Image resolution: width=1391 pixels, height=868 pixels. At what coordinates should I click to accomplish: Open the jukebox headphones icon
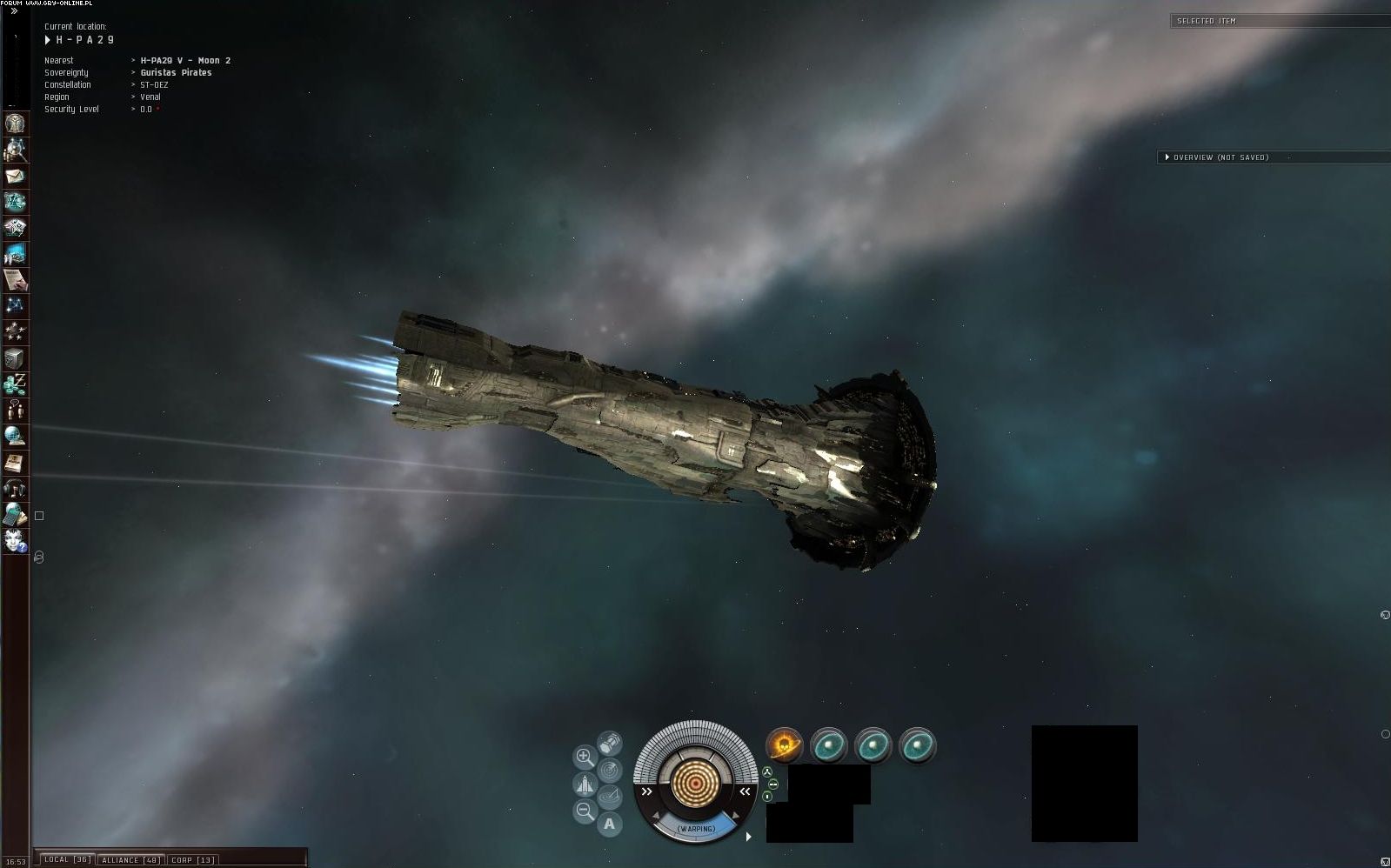pyautogui.click(x=15, y=488)
